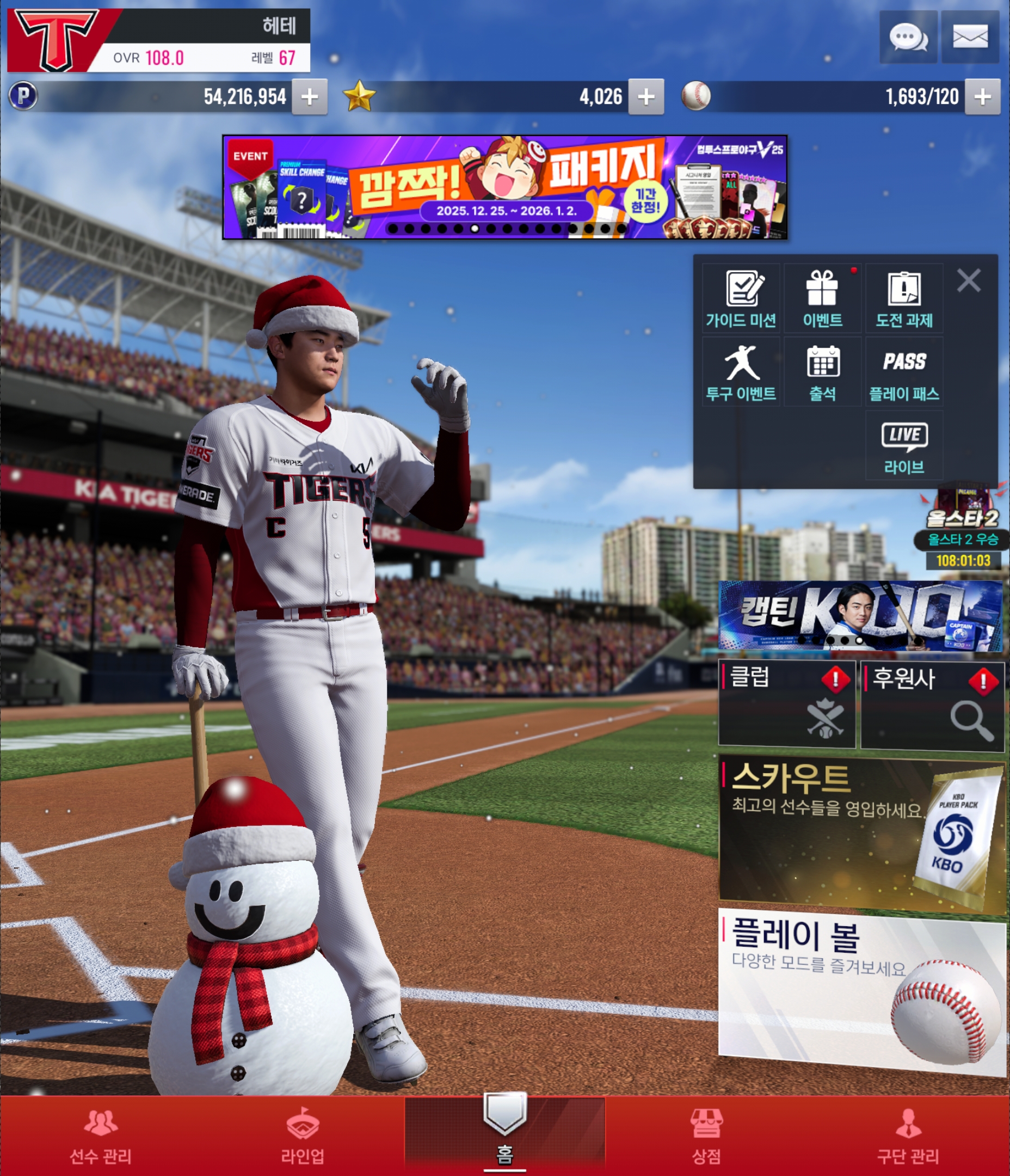Open the 라이브 live menu
Image resolution: width=1010 pixels, height=1176 pixels.
(904, 446)
